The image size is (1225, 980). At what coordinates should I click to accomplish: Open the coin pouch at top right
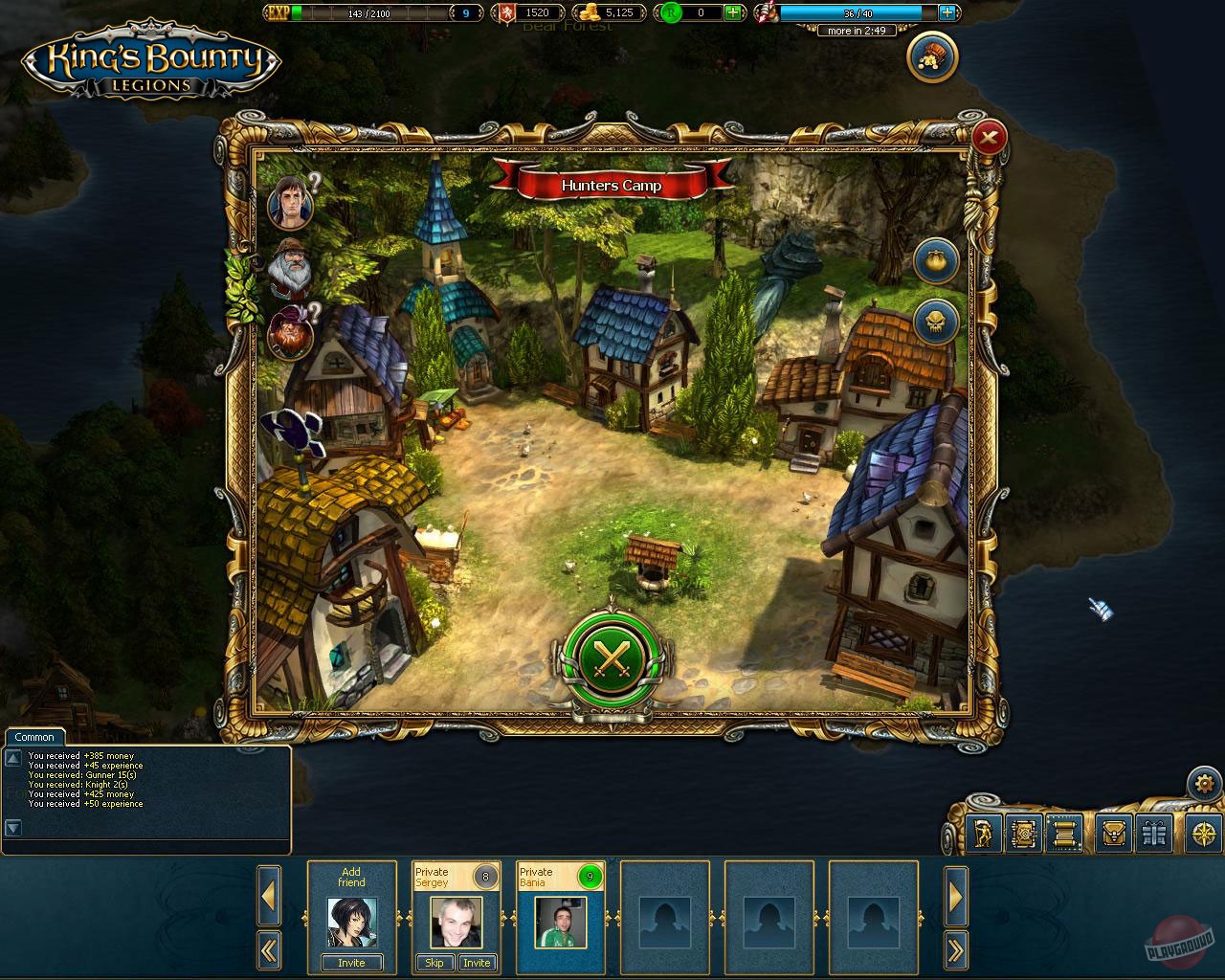click(931, 57)
